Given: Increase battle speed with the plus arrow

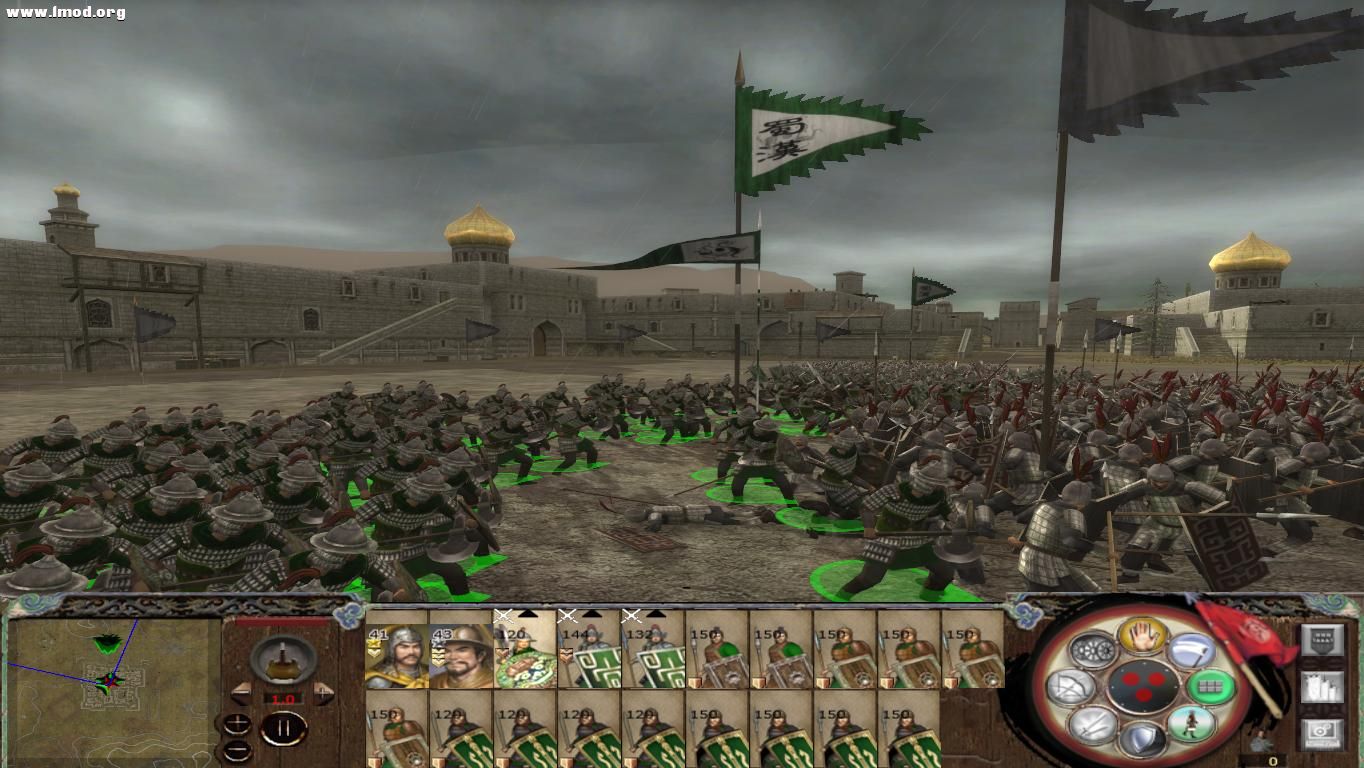Looking at the screenshot, I should 322,693.
